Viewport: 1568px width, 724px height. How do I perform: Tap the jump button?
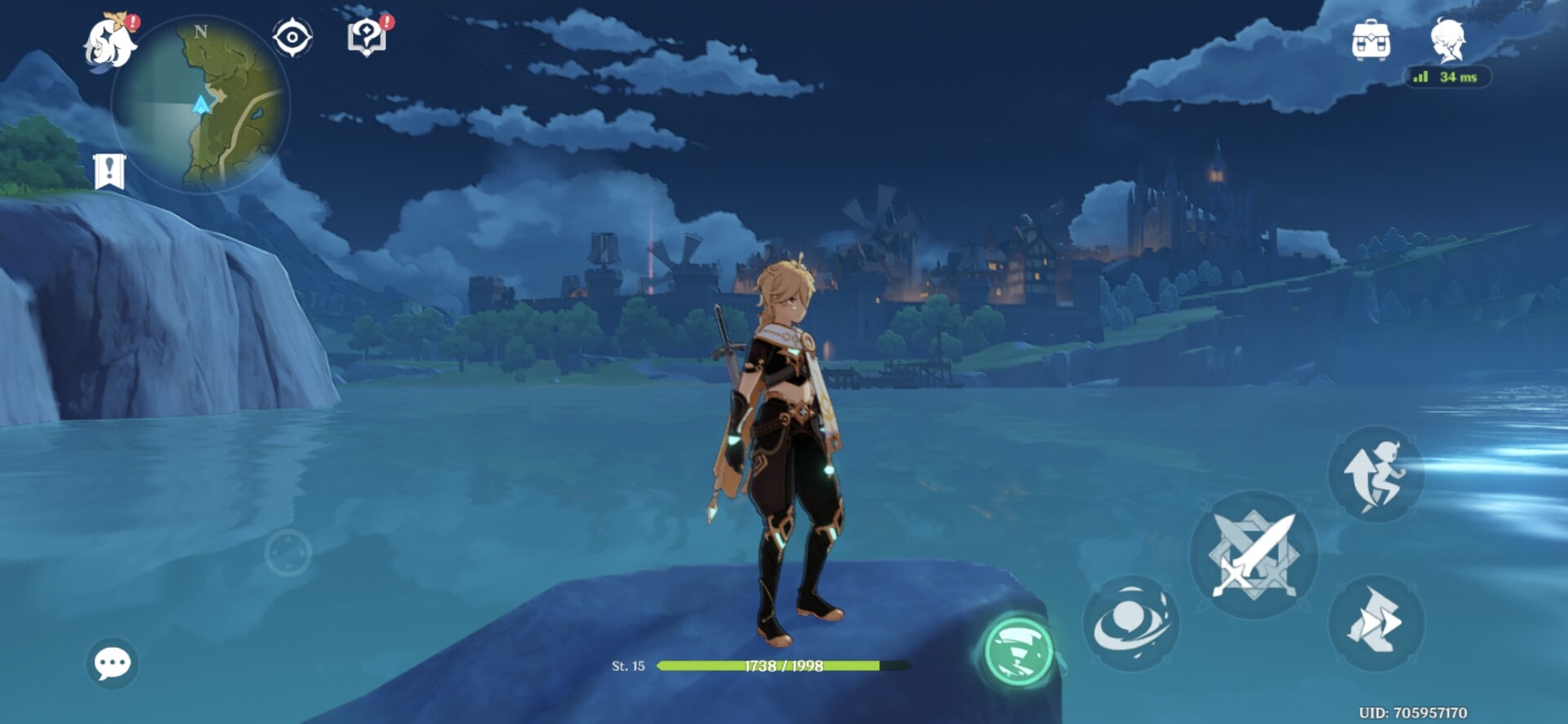tap(1376, 473)
